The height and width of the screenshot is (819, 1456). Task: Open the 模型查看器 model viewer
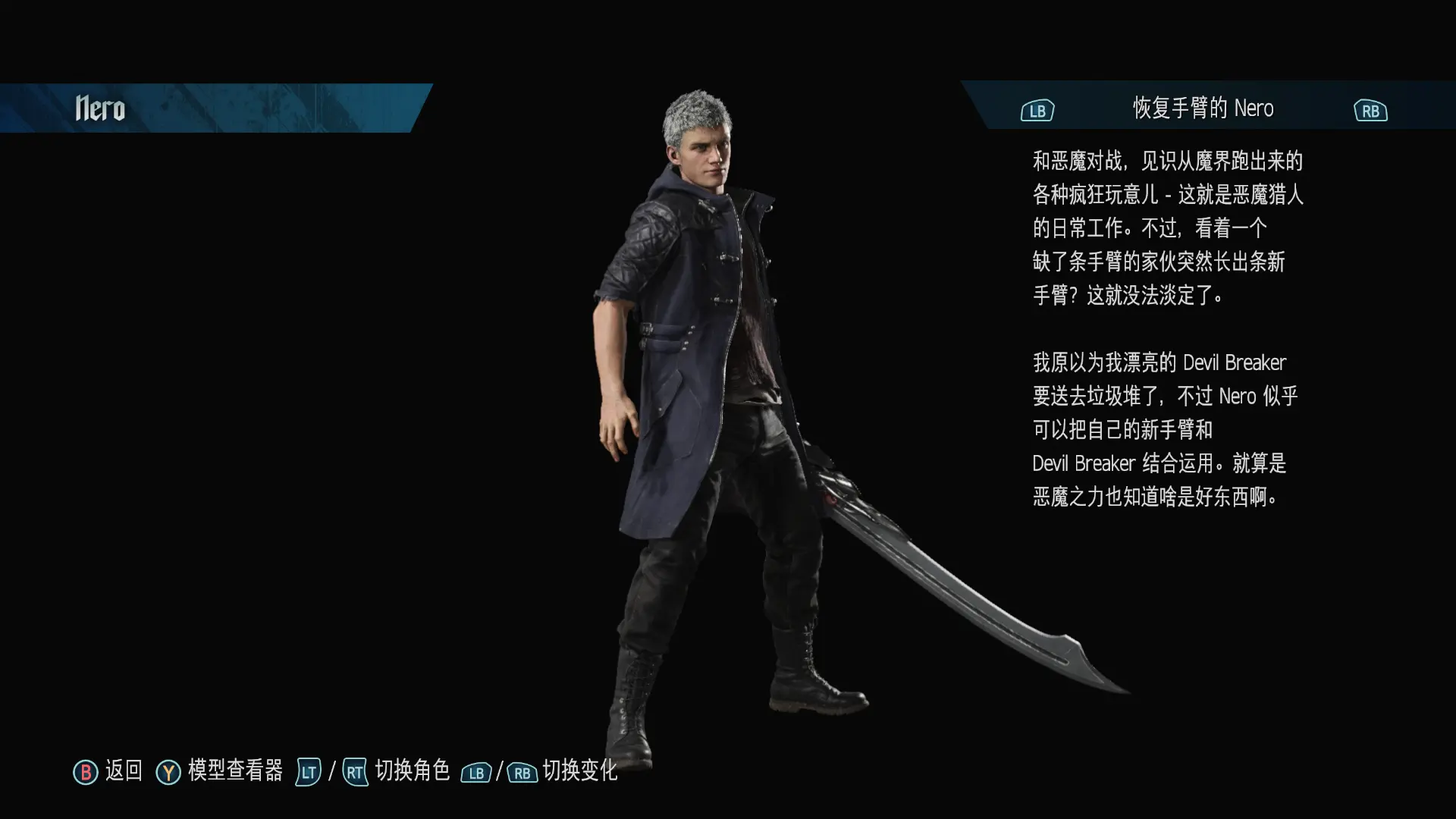(235, 770)
